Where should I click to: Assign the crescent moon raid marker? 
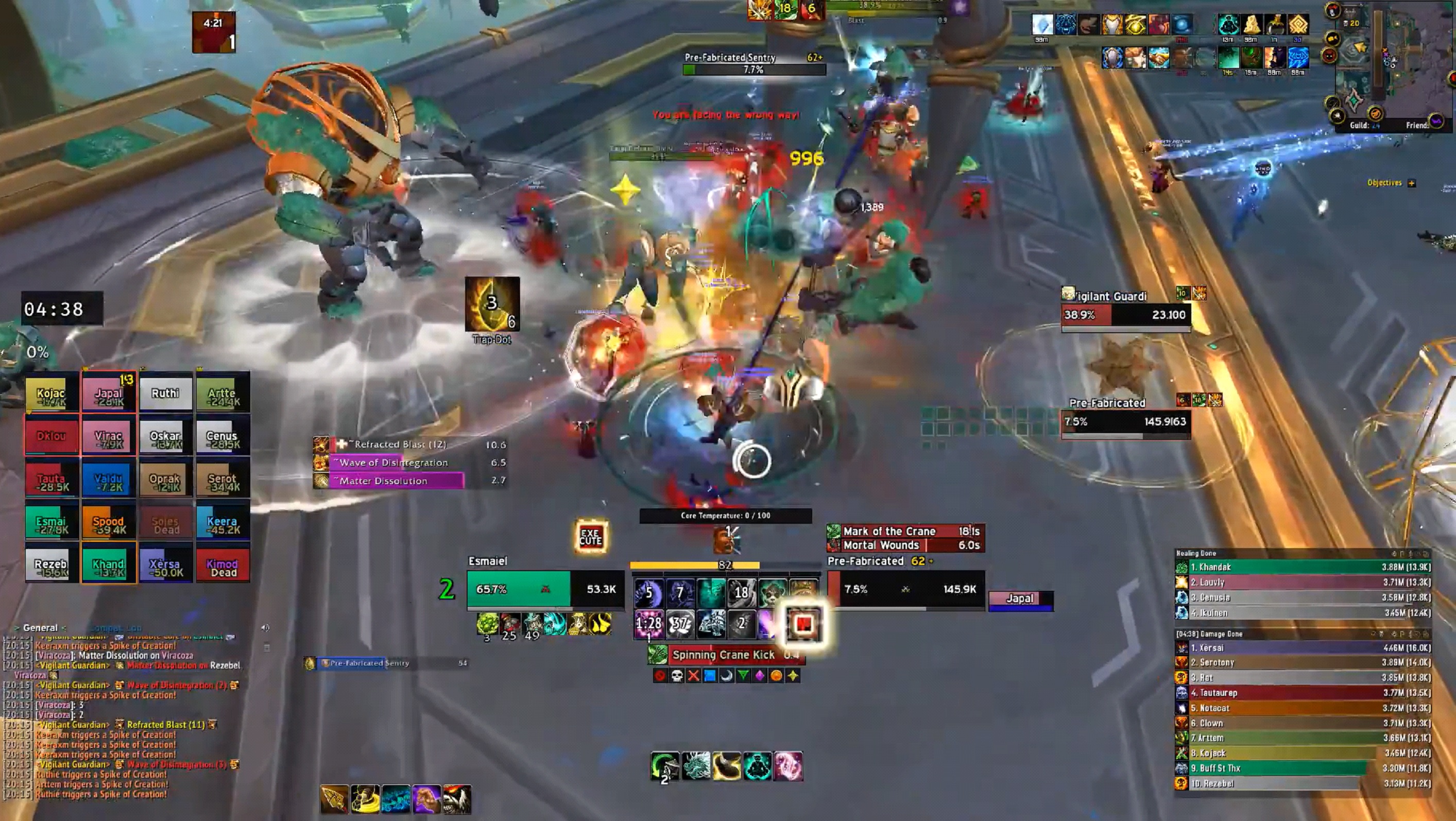[726, 676]
